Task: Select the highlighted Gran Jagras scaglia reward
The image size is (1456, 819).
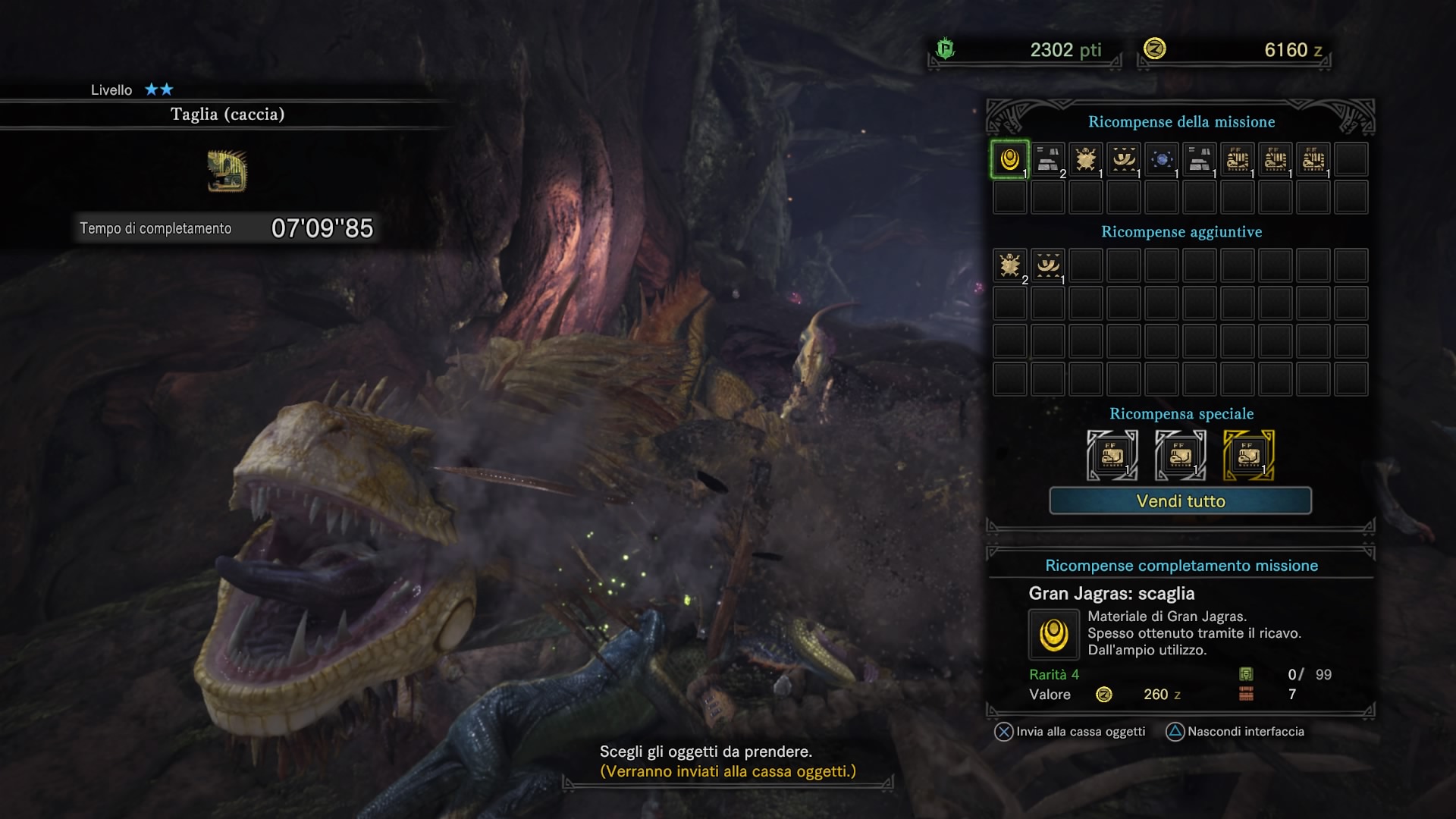Action: point(1009,159)
